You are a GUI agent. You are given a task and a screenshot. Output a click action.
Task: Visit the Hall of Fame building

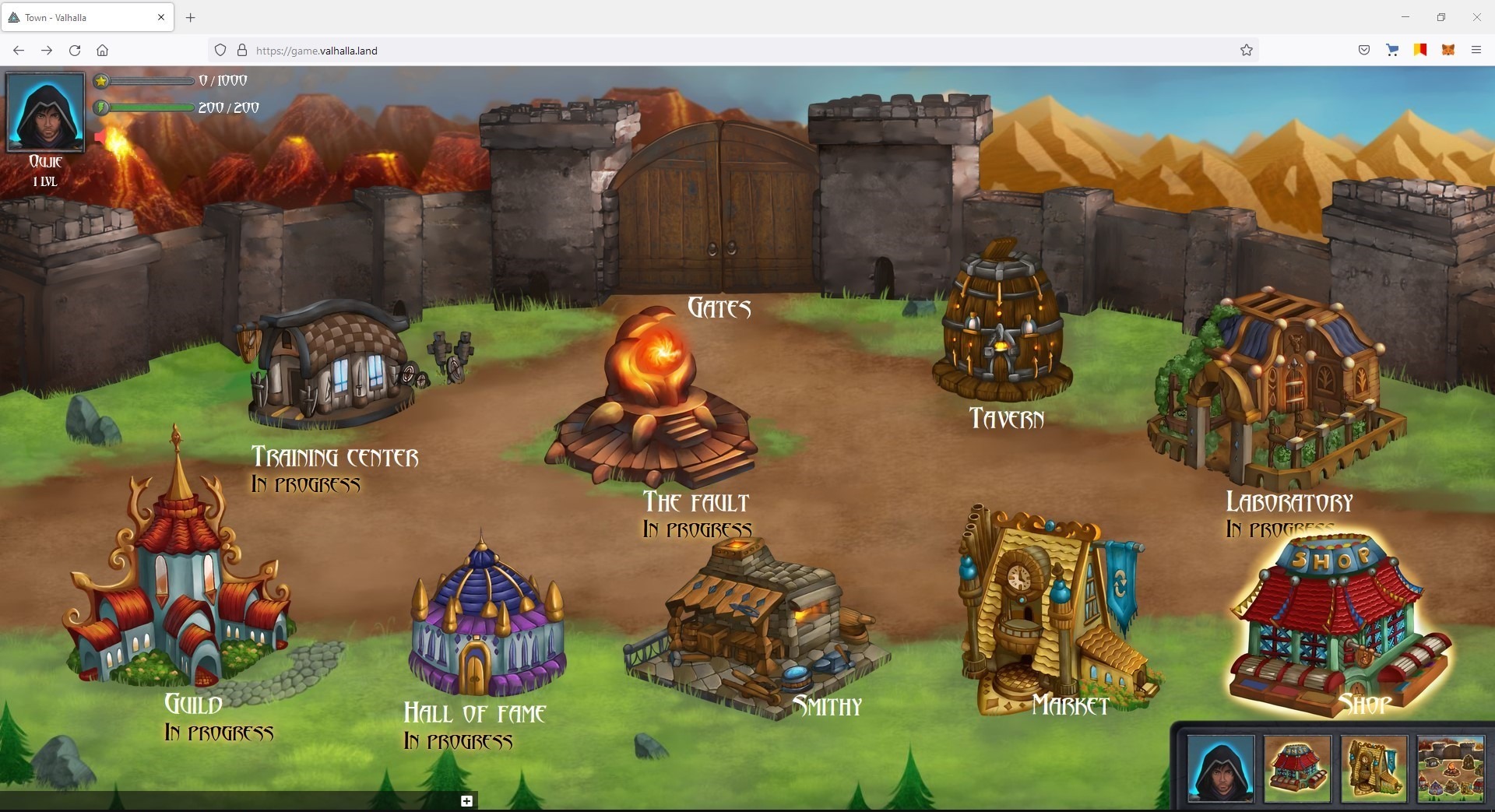click(x=487, y=623)
